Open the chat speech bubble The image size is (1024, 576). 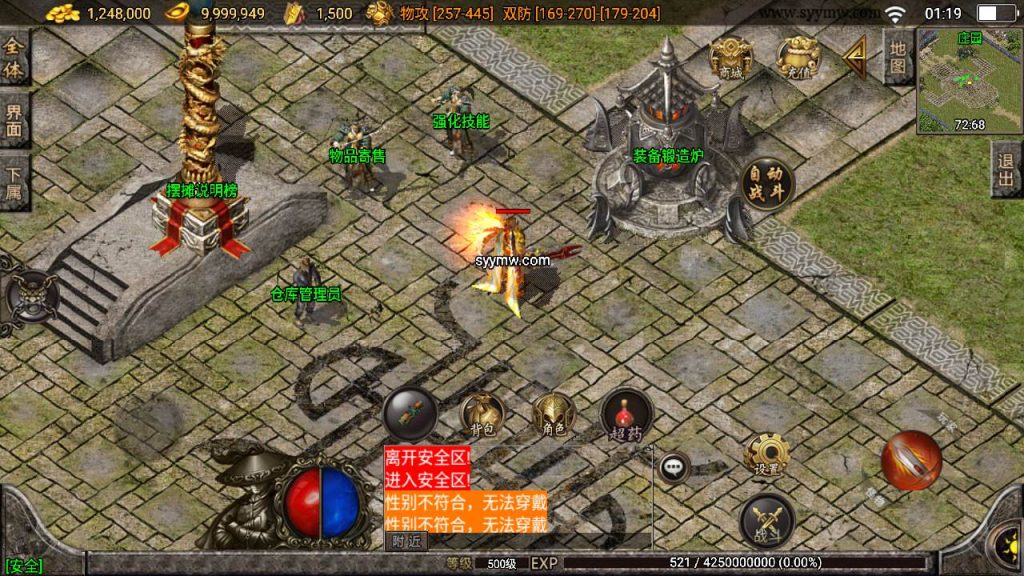674,466
